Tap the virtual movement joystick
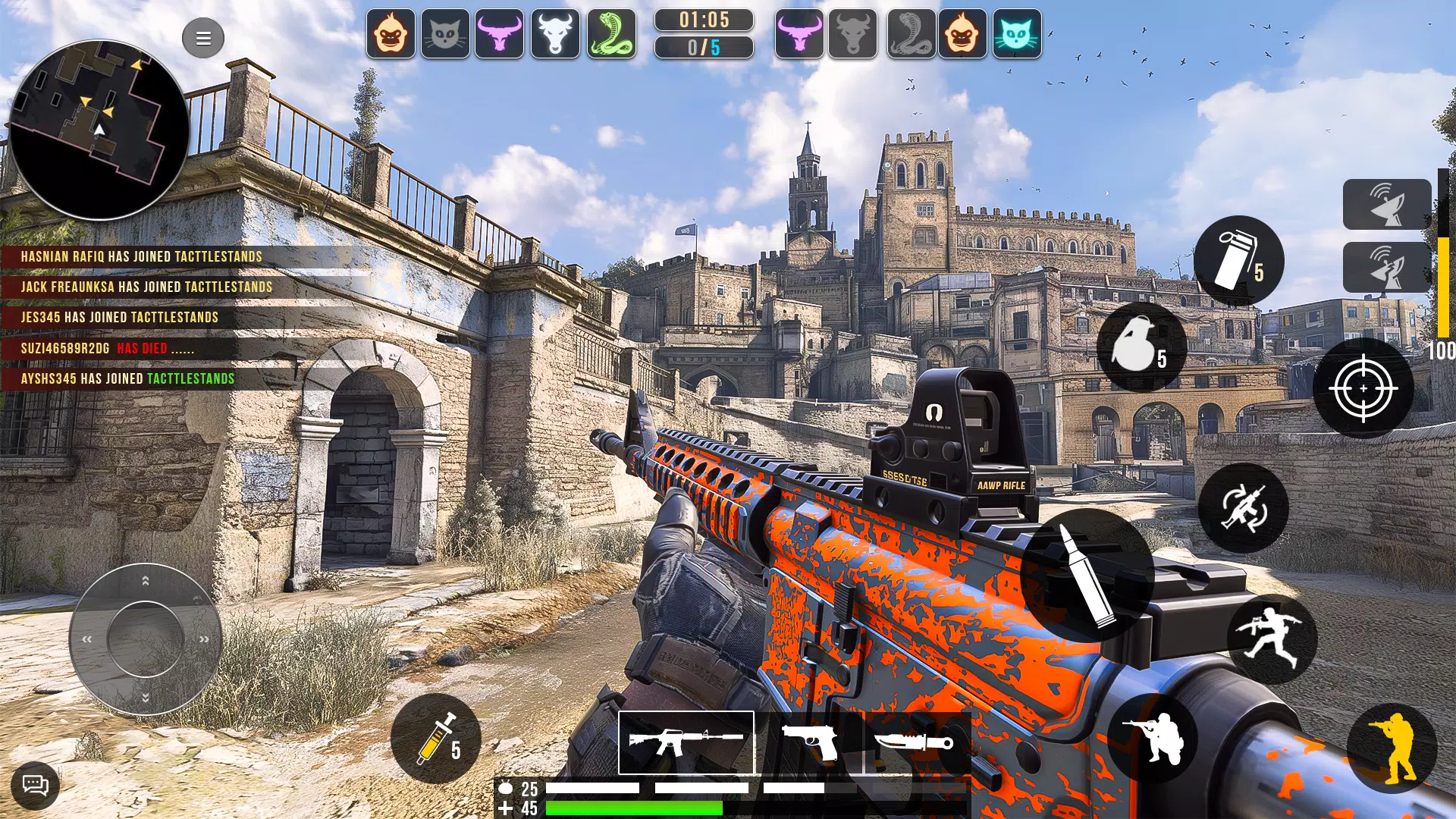The image size is (1456, 819). pyautogui.click(x=146, y=639)
